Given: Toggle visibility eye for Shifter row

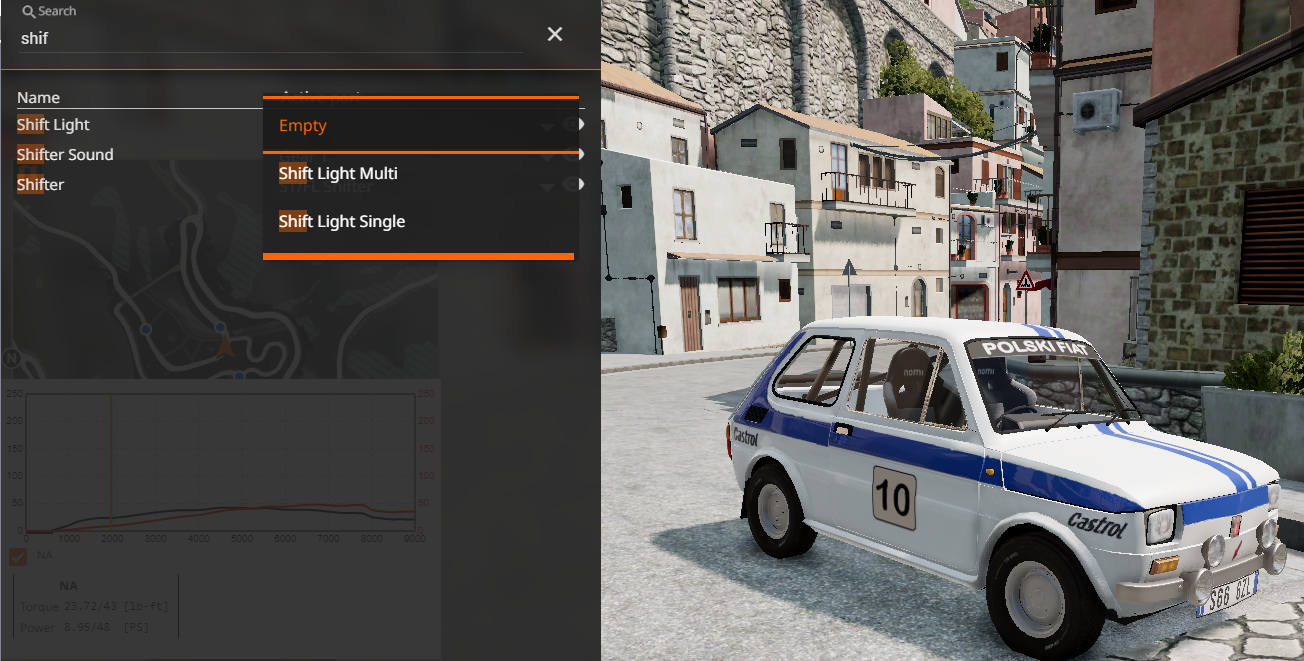Looking at the screenshot, I should [x=572, y=185].
